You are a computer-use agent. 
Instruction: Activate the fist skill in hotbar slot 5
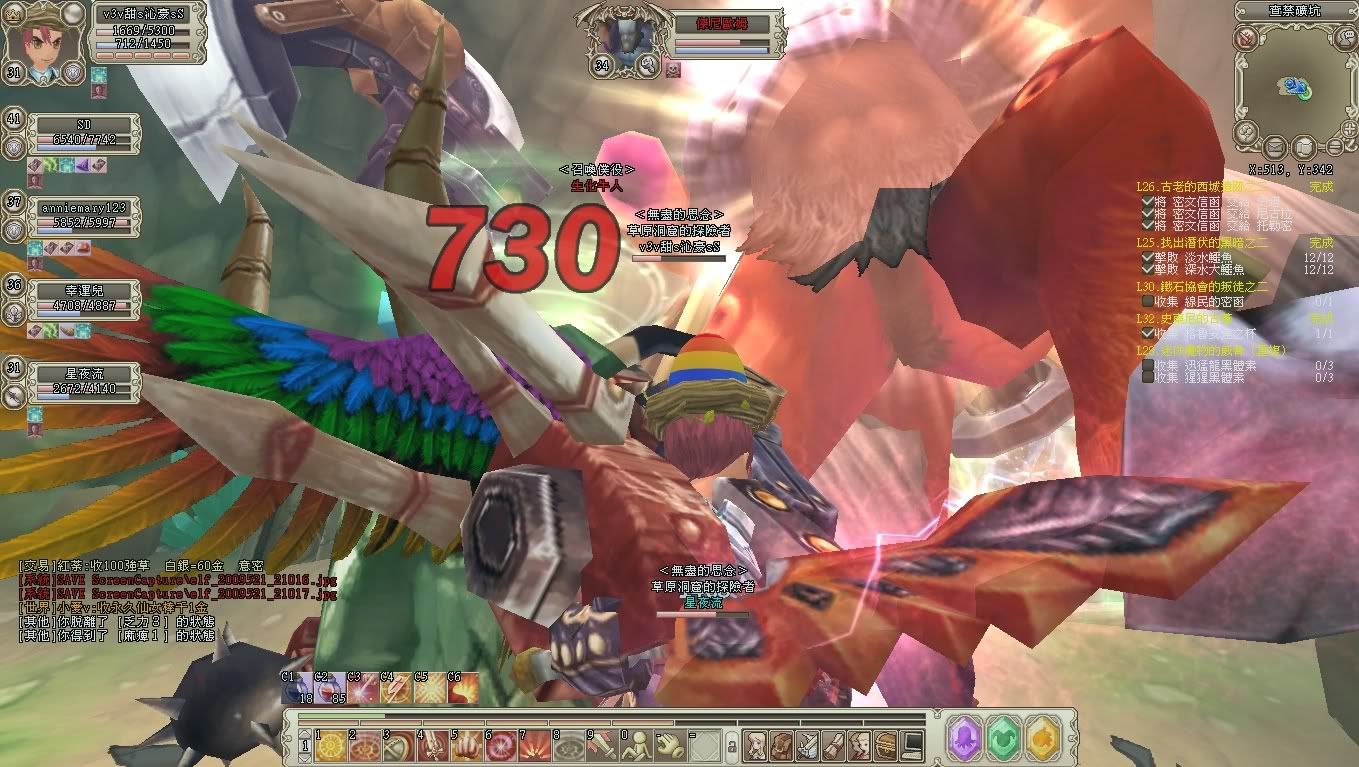coord(465,745)
